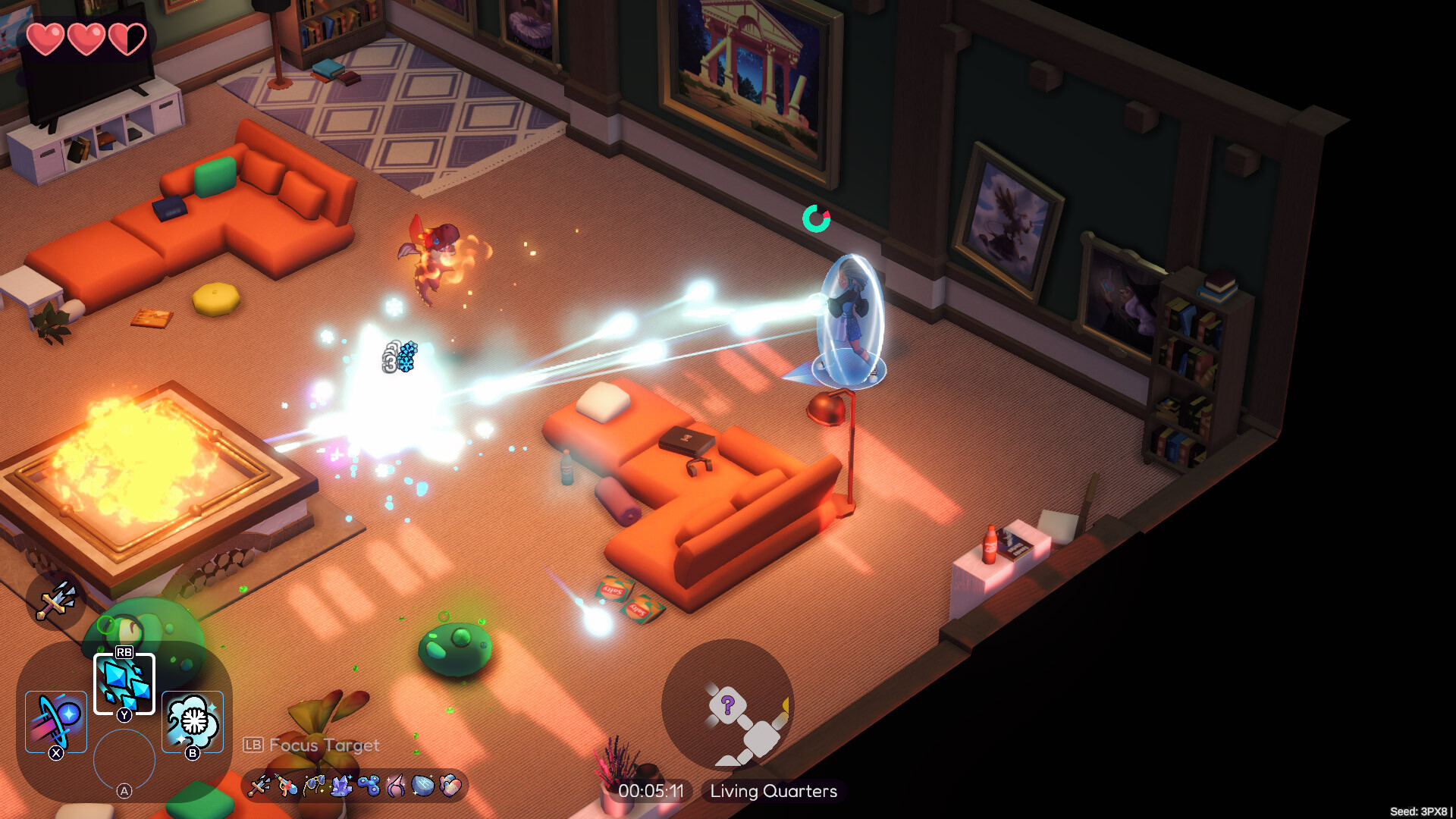
Task: Select the crystal shards spell on Y
Action: (124, 682)
